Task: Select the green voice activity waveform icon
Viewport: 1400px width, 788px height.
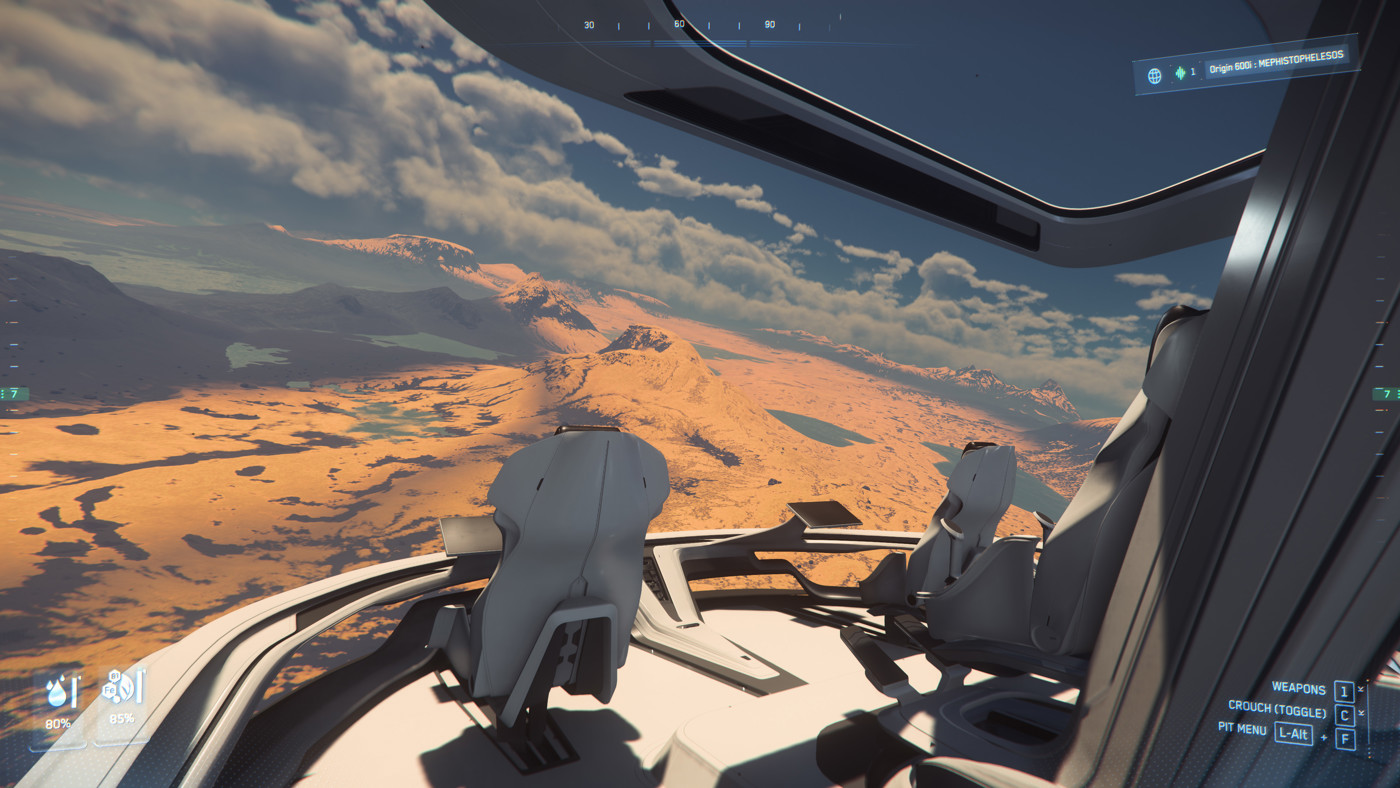Action: tap(1180, 74)
